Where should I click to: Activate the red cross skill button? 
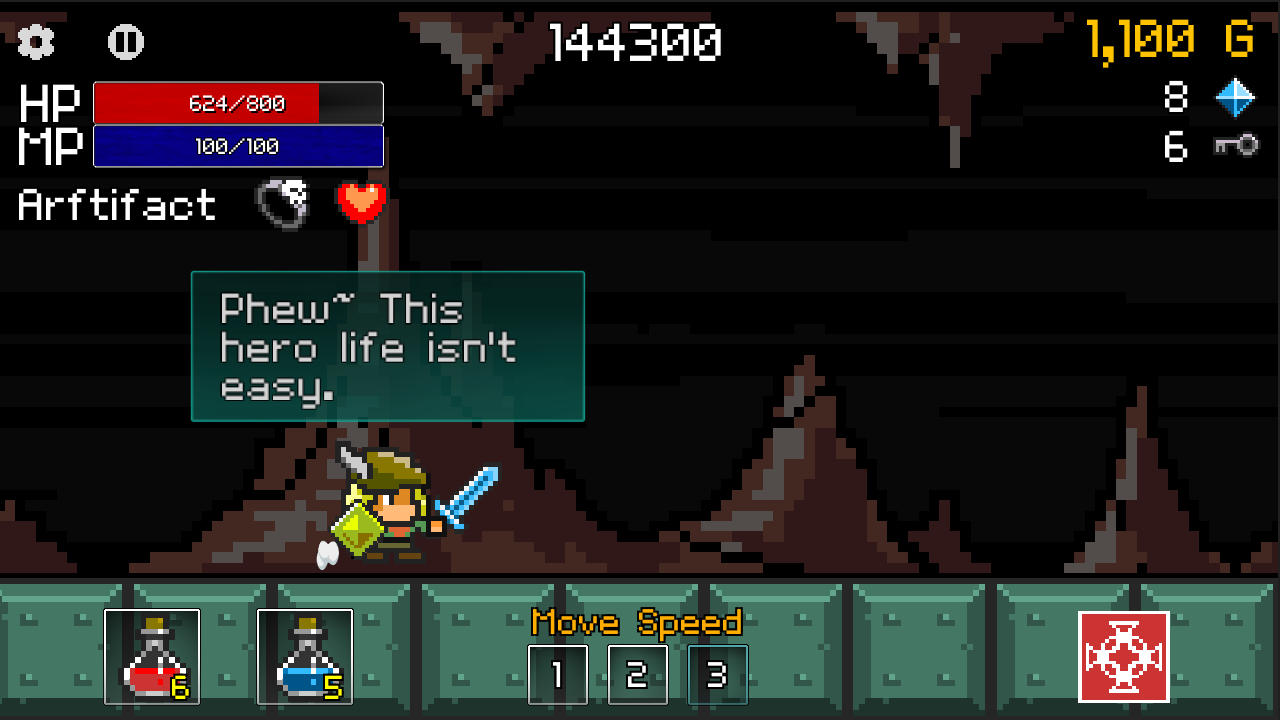(1123, 655)
